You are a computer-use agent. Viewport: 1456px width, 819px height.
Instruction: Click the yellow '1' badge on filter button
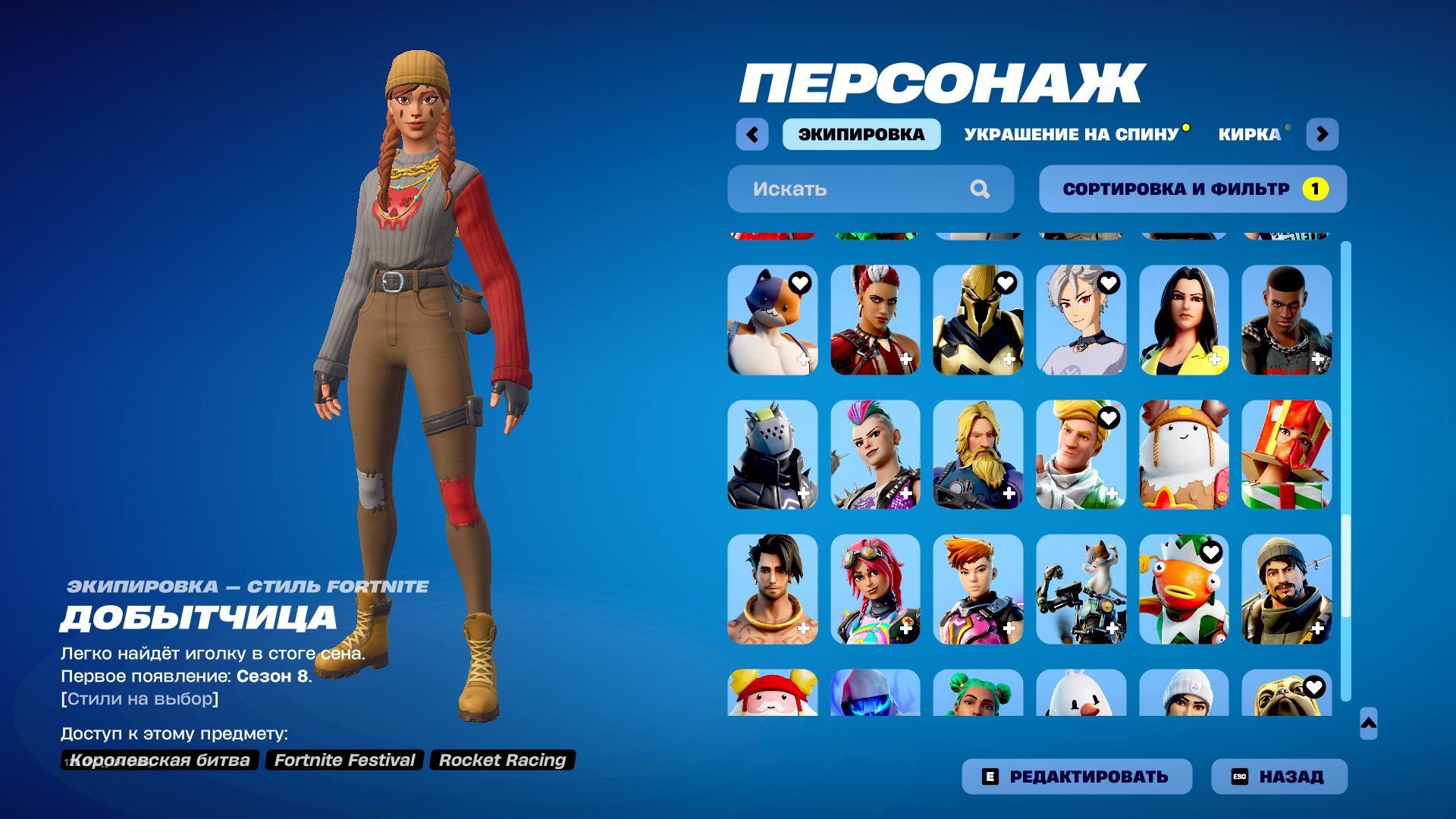(x=1315, y=189)
